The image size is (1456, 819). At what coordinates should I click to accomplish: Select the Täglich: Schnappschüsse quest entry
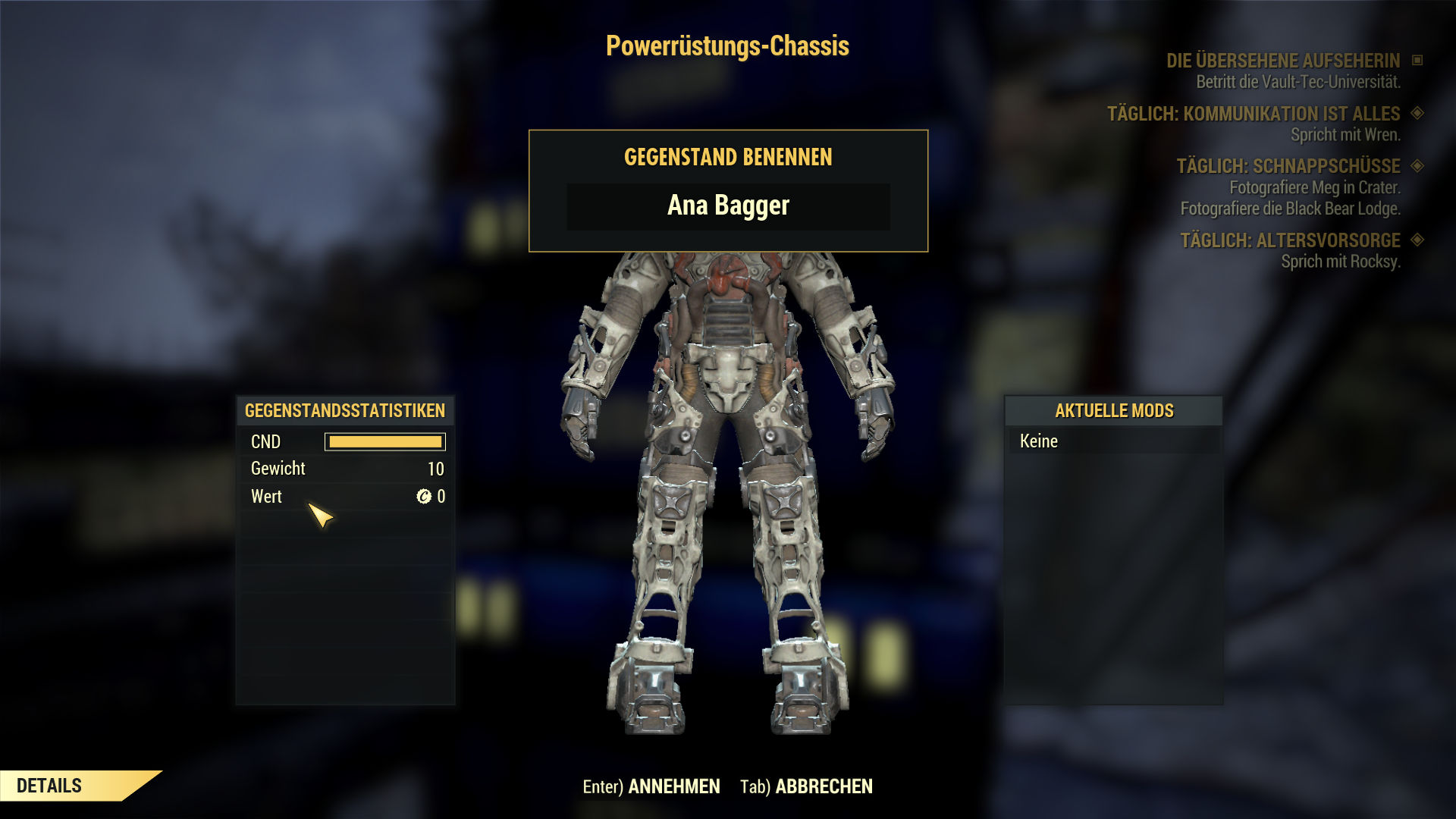click(x=1288, y=166)
